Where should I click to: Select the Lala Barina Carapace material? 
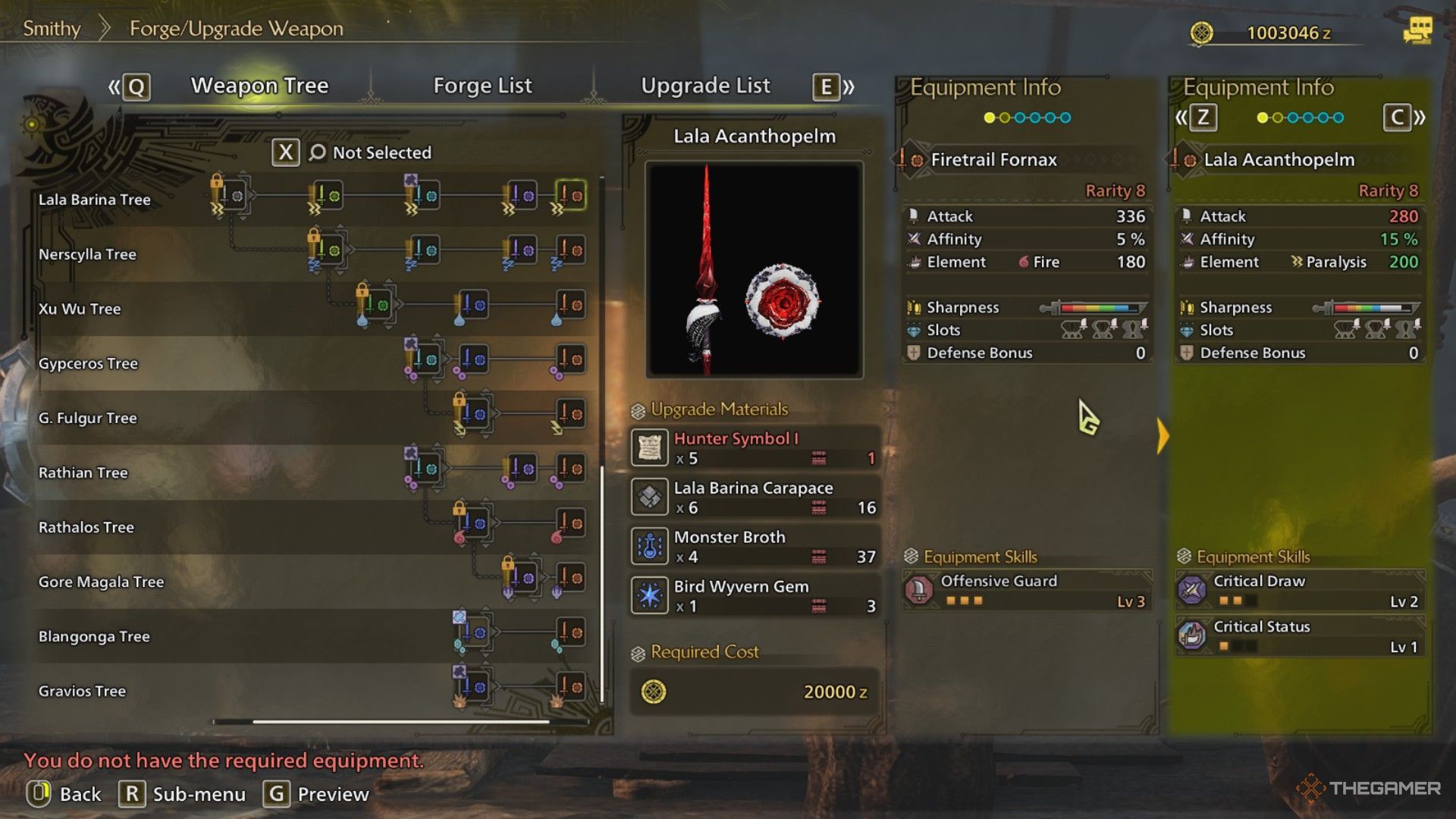[x=755, y=497]
